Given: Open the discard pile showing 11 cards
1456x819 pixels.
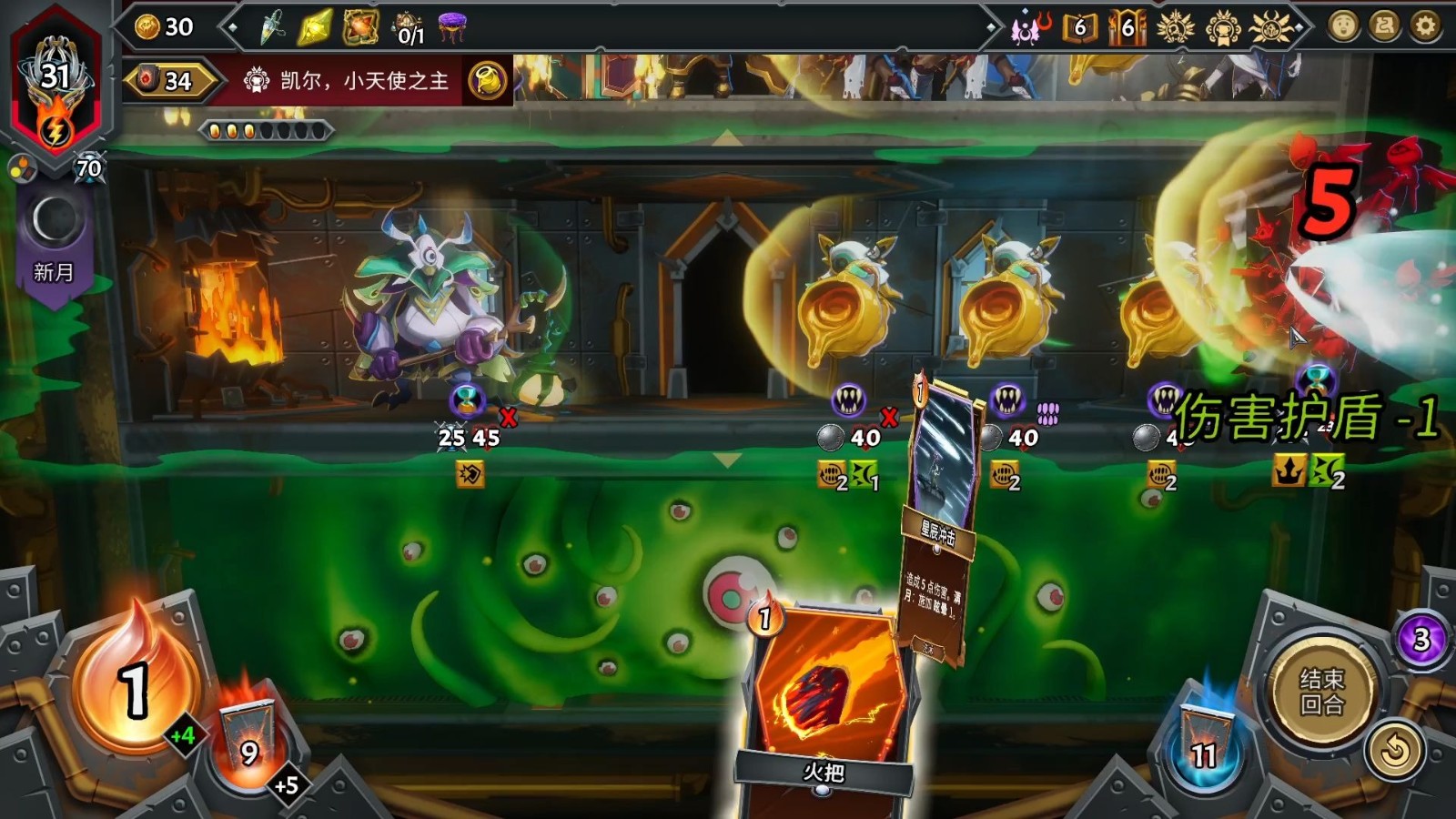Looking at the screenshot, I should coord(1204,742).
